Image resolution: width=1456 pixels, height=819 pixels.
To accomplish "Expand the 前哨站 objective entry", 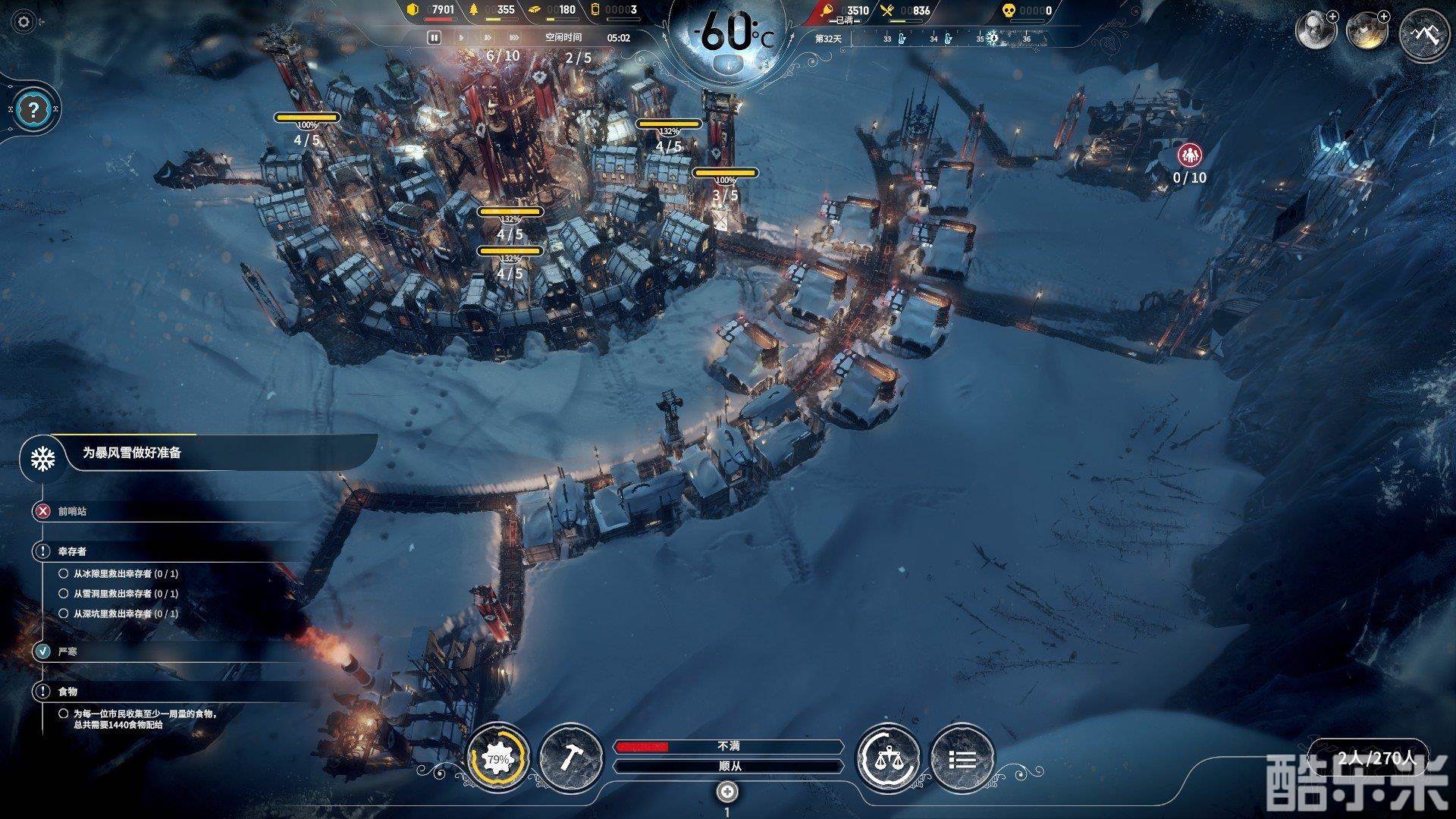I will (72, 511).
